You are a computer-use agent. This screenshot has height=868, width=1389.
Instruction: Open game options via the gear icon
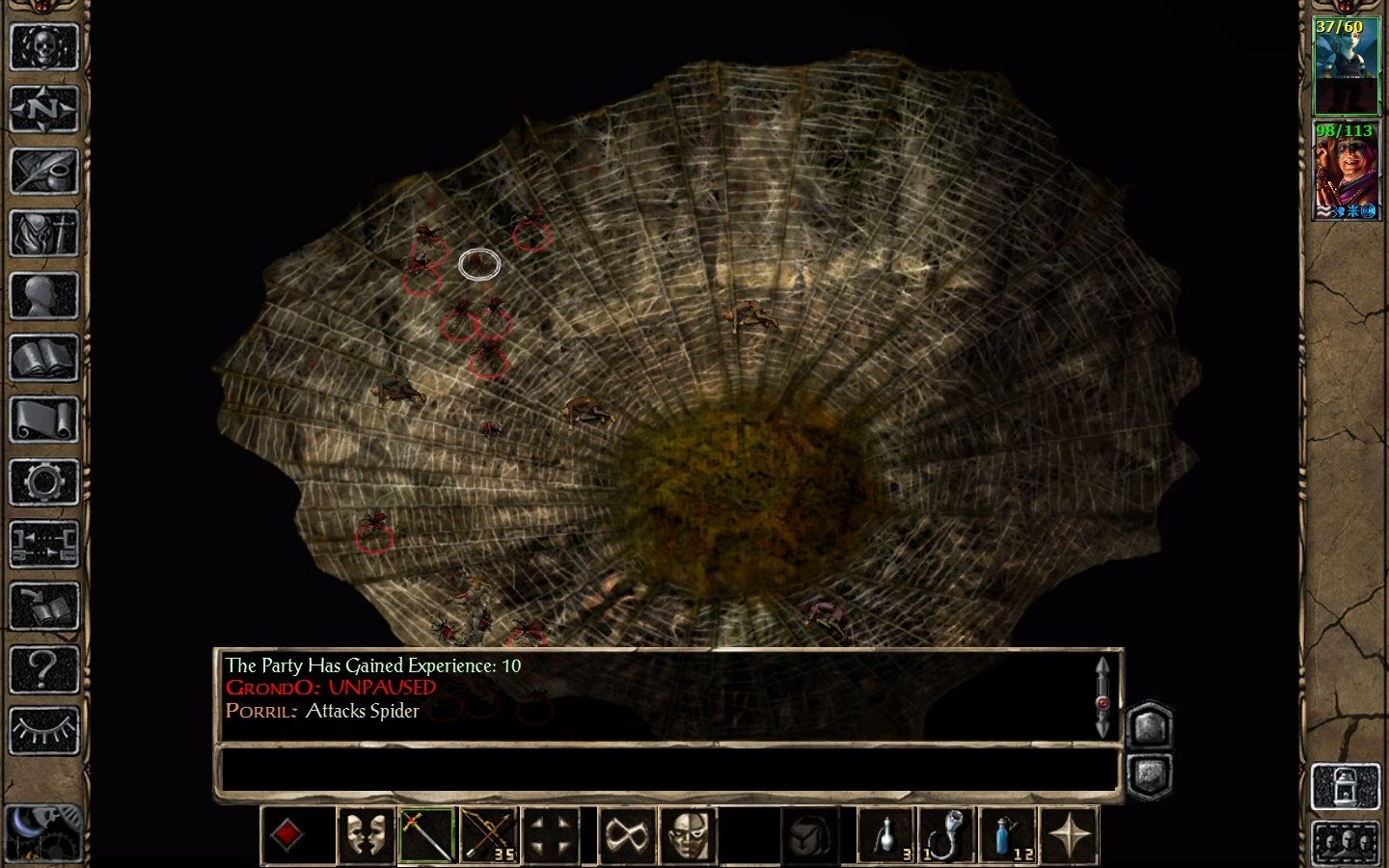tap(43, 482)
